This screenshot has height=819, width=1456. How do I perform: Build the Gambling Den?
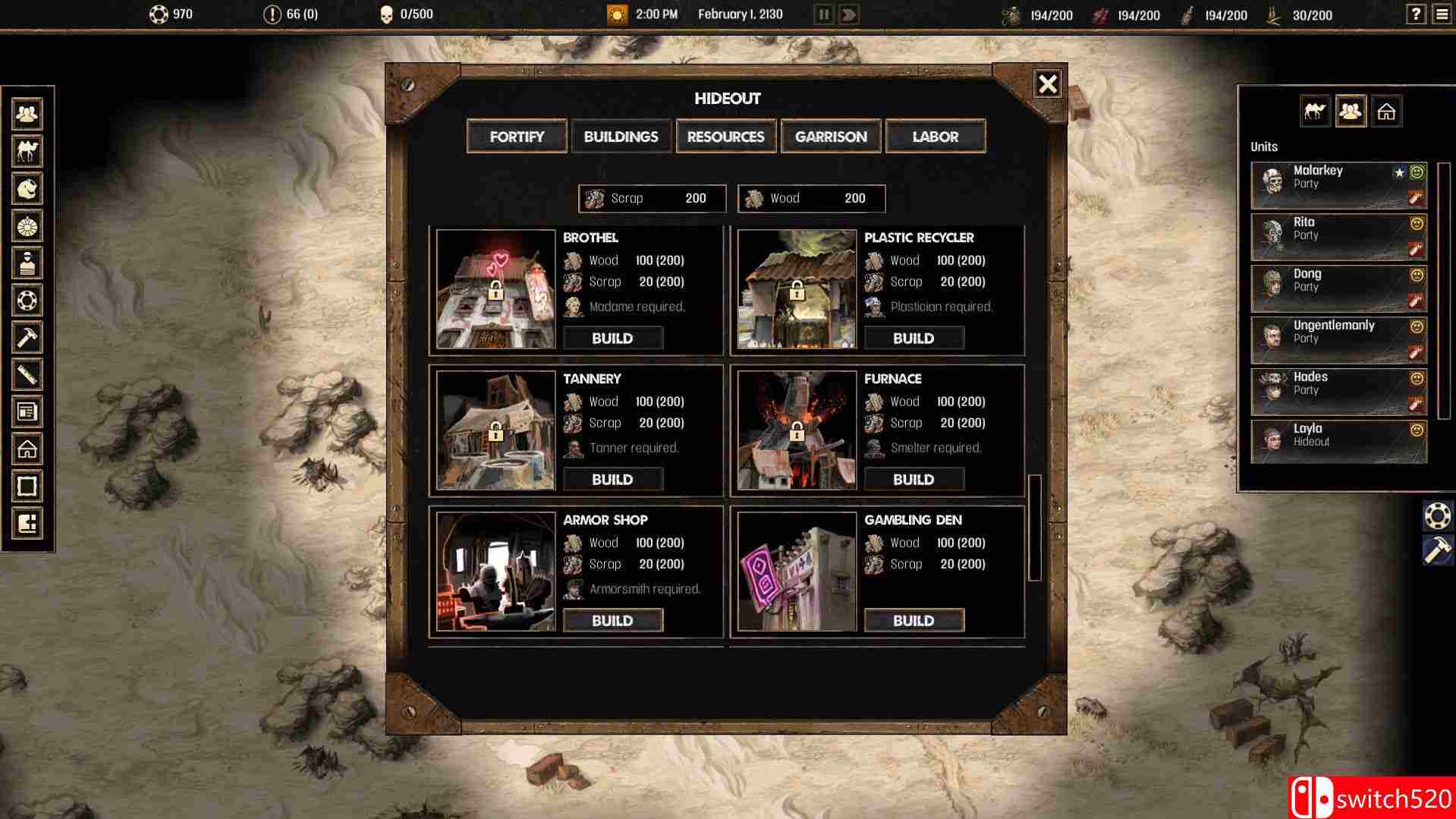tap(914, 621)
